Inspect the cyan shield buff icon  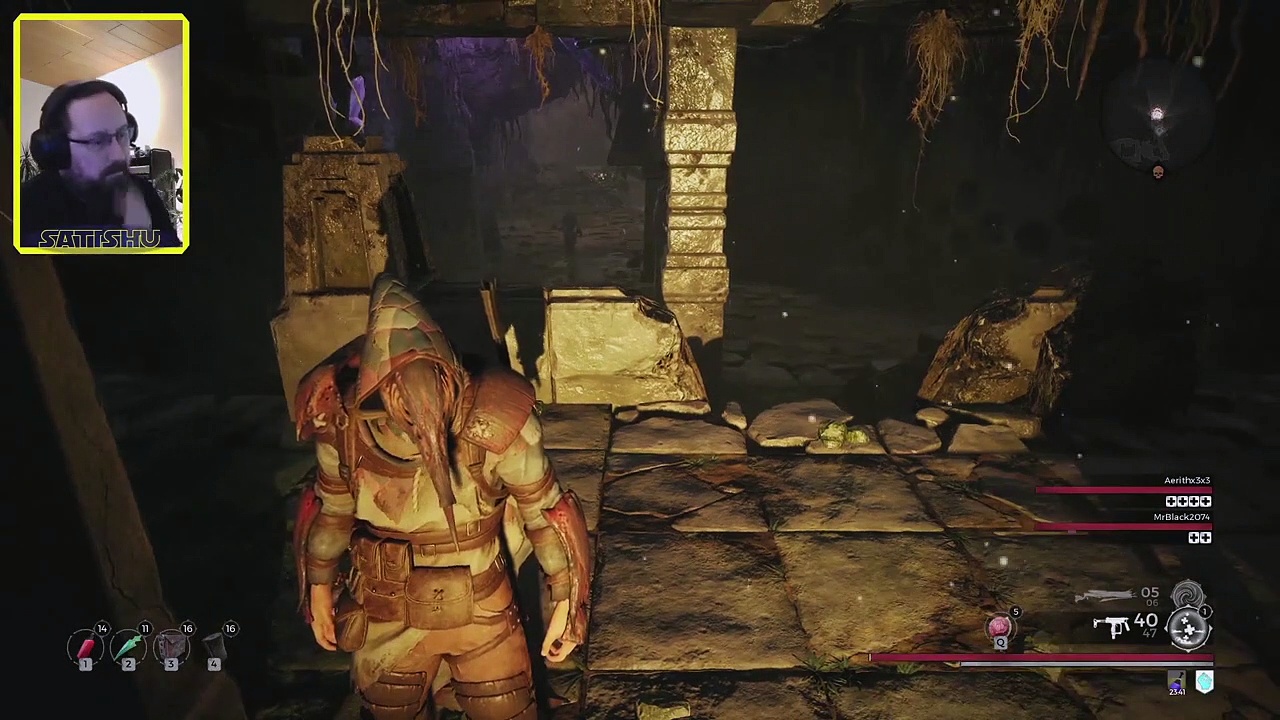(1204, 682)
